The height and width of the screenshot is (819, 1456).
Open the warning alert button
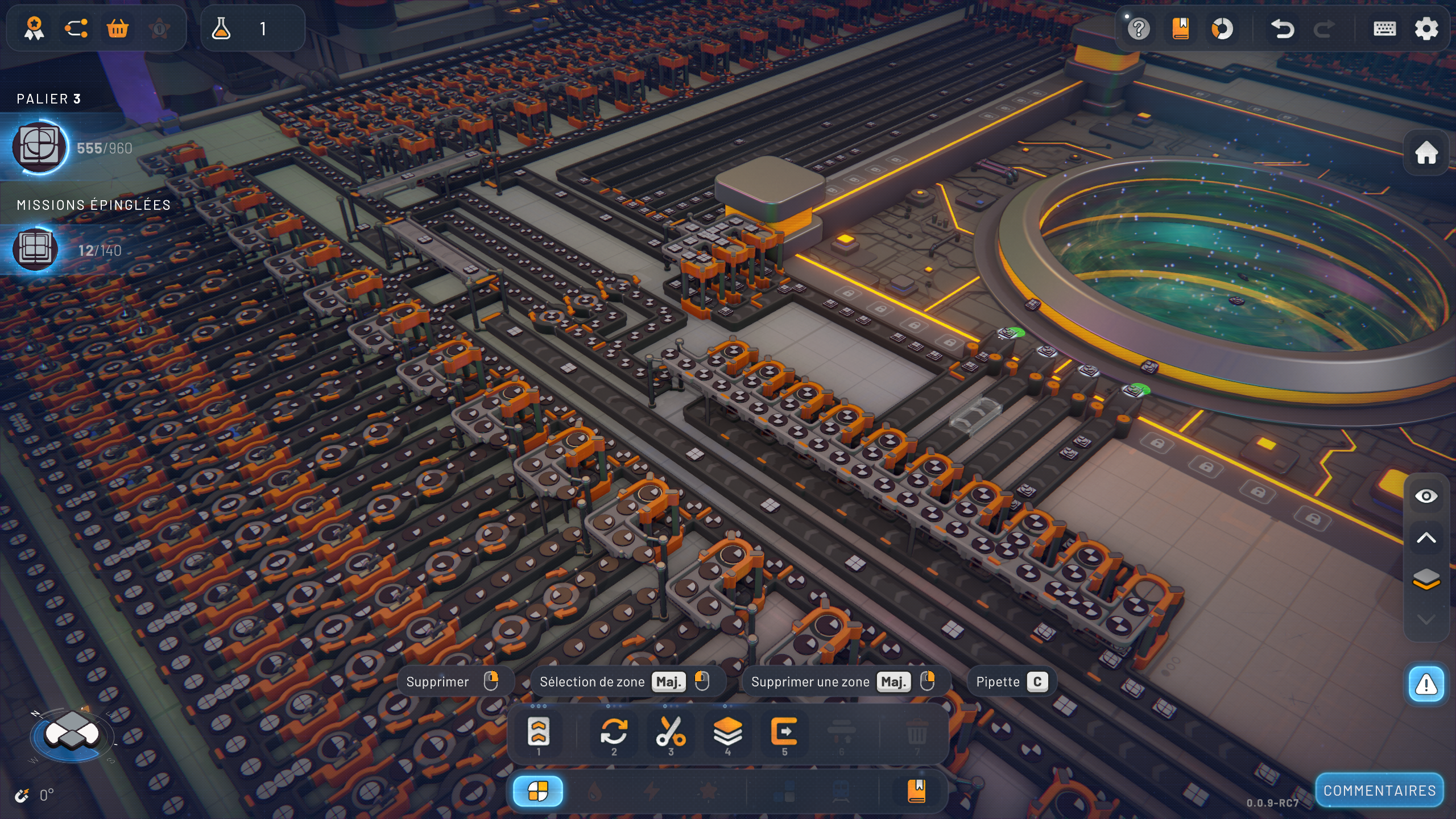(x=1426, y=684)
